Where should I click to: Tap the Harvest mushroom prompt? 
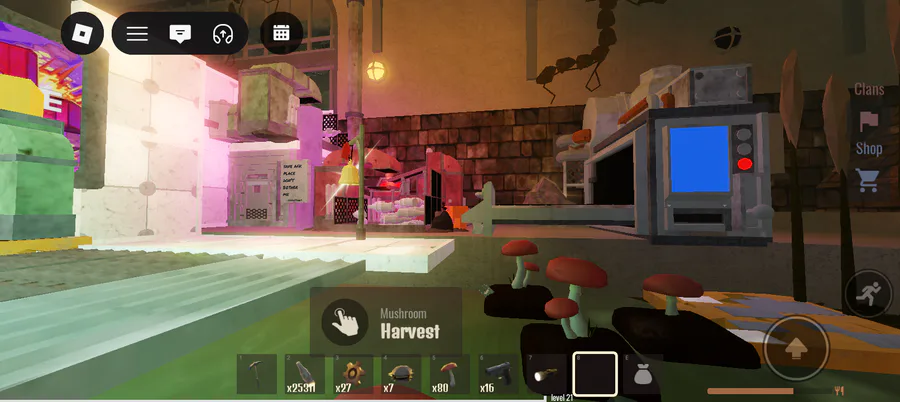[x=386, y=322]
